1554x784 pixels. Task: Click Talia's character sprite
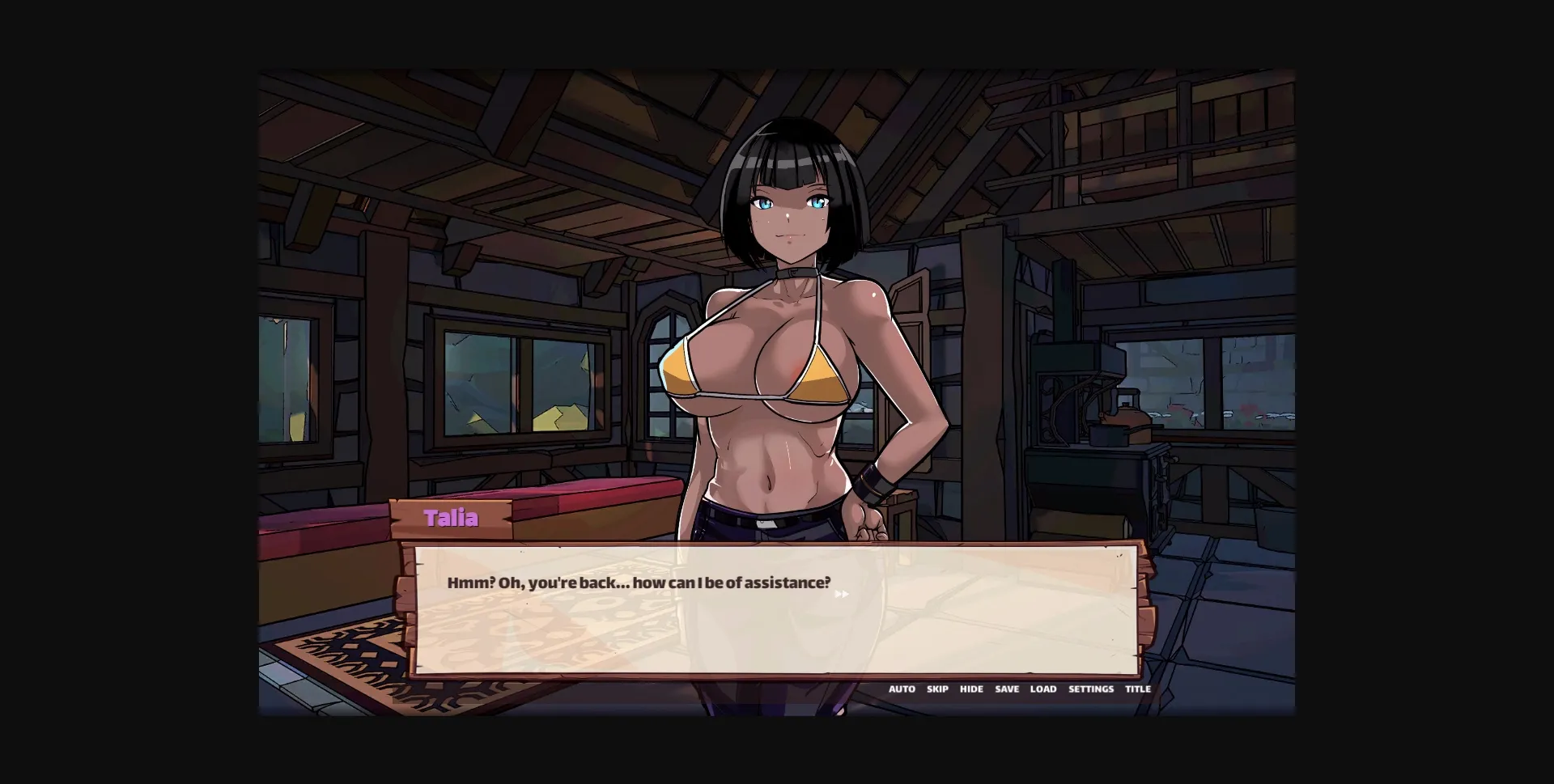coord(785,324)
